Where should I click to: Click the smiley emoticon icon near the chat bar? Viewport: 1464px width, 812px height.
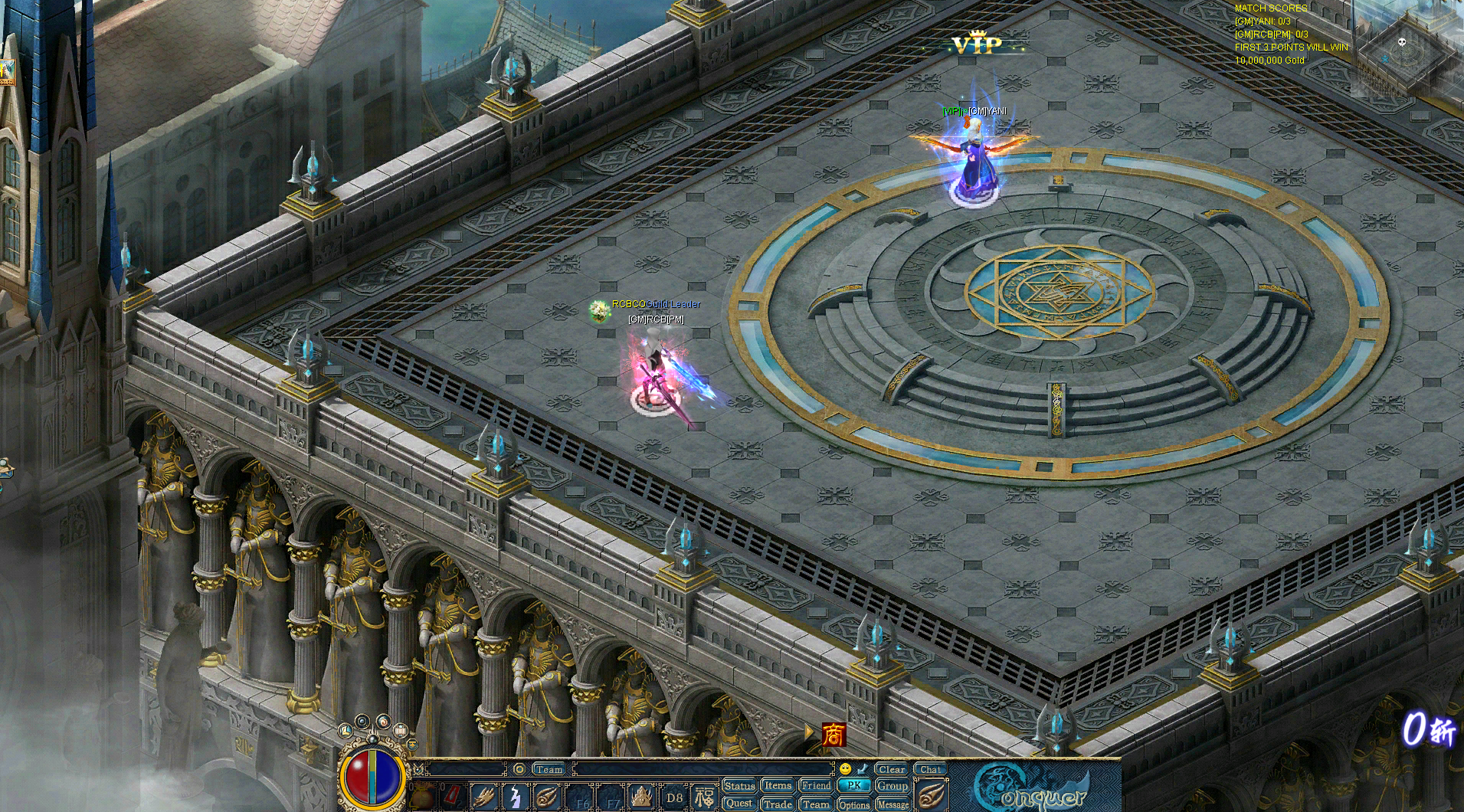845,768
